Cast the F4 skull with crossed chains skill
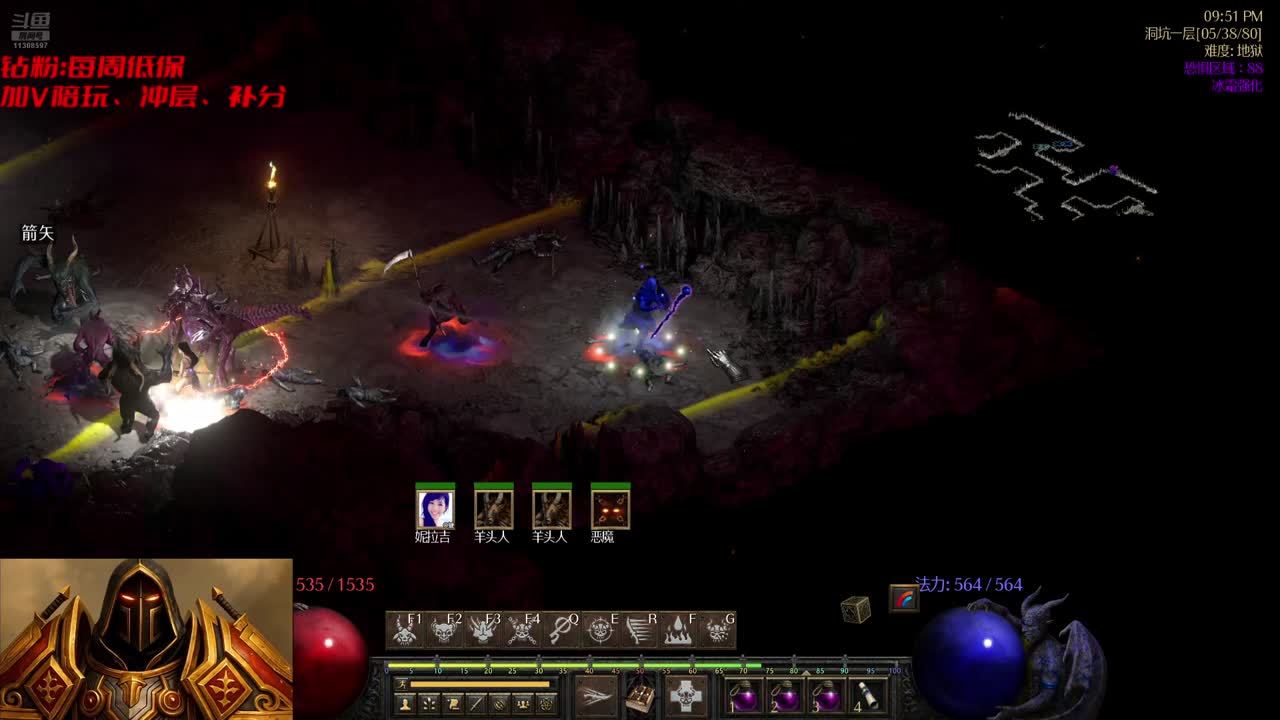Screen dimensions: 1280x720 [522, 630]
